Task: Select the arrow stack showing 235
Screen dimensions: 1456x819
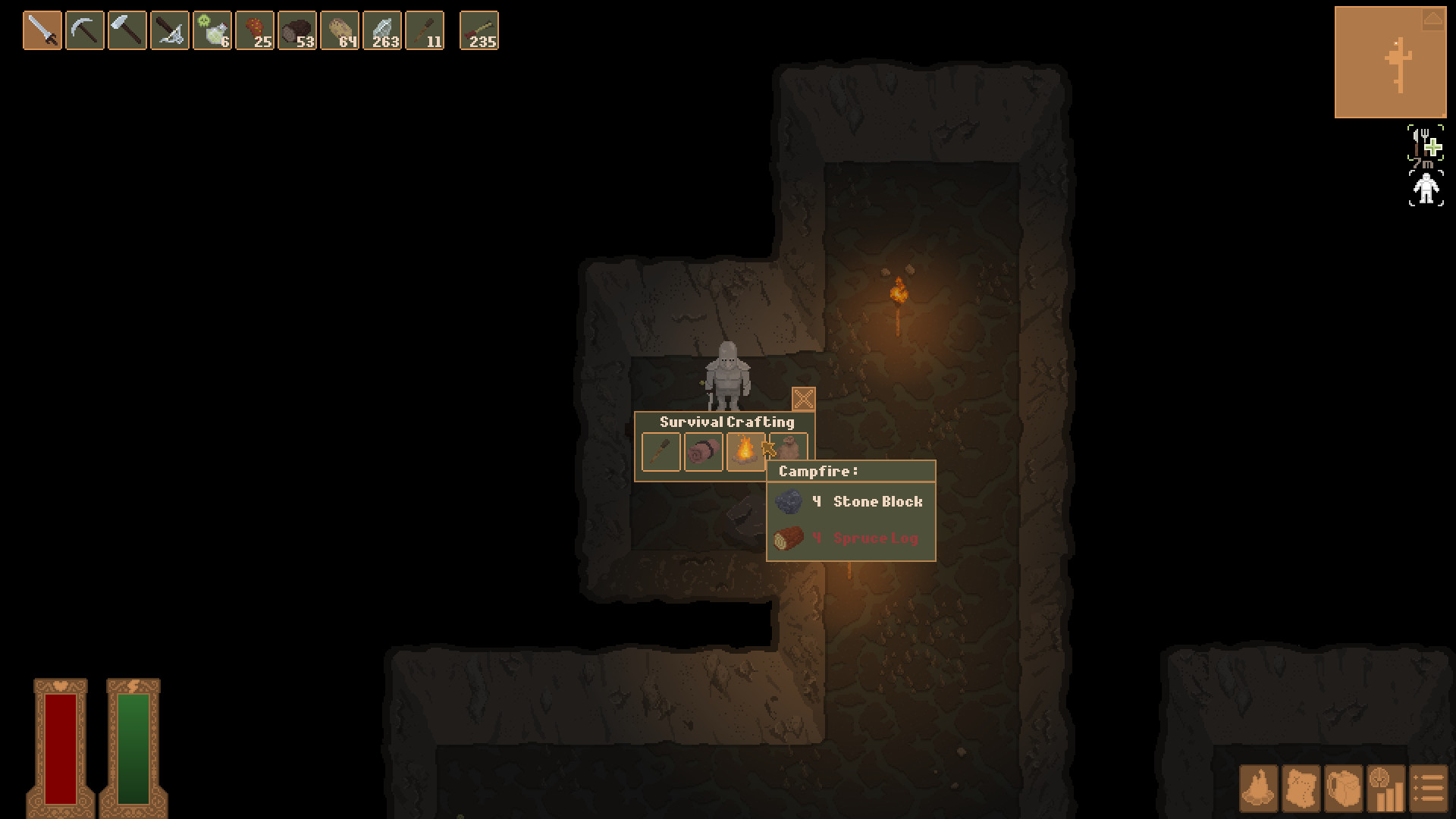Action: point(479,32)
